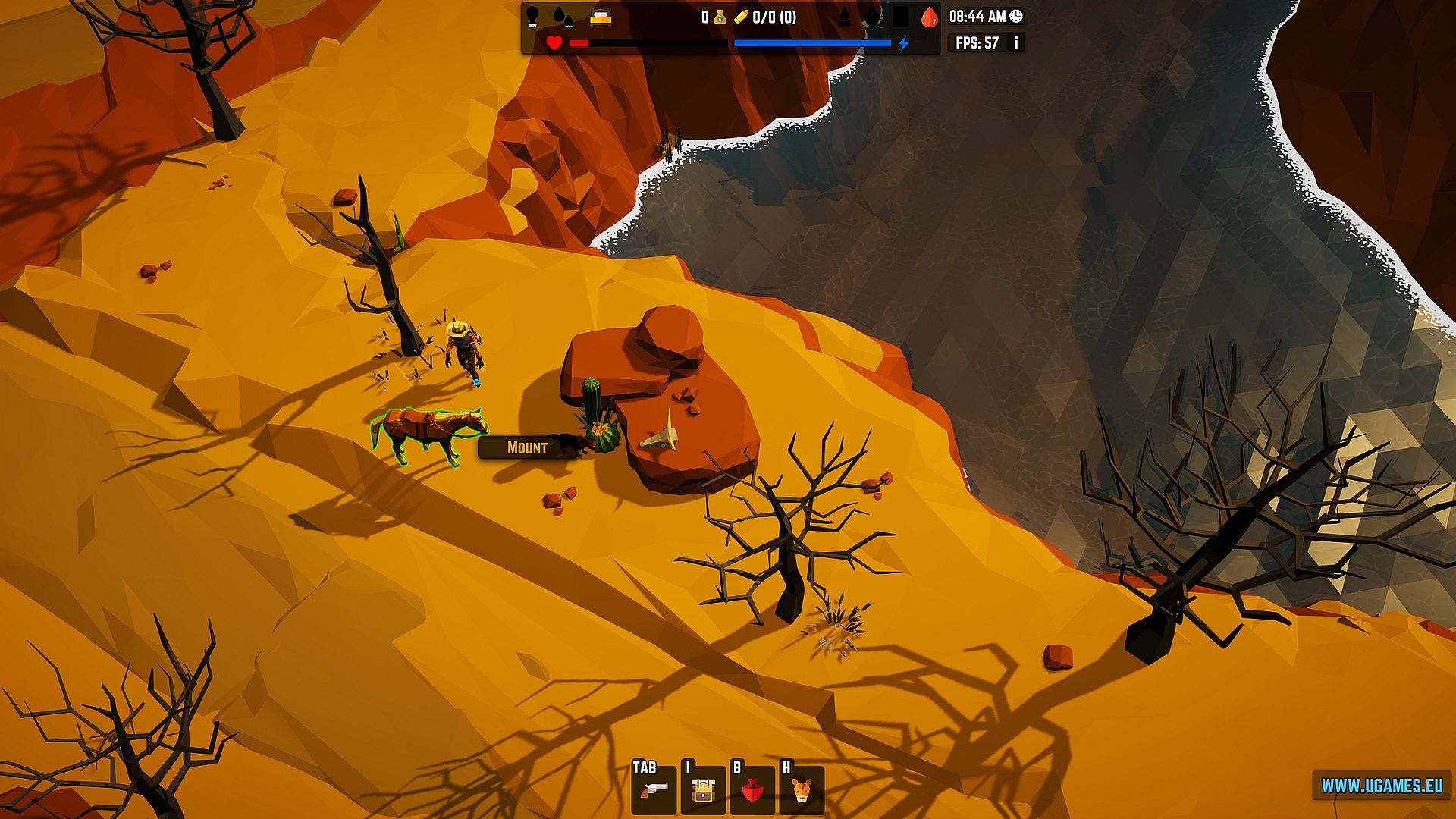
Task: Choose the Mount prompt beside the horse
Action: [527, 447]
